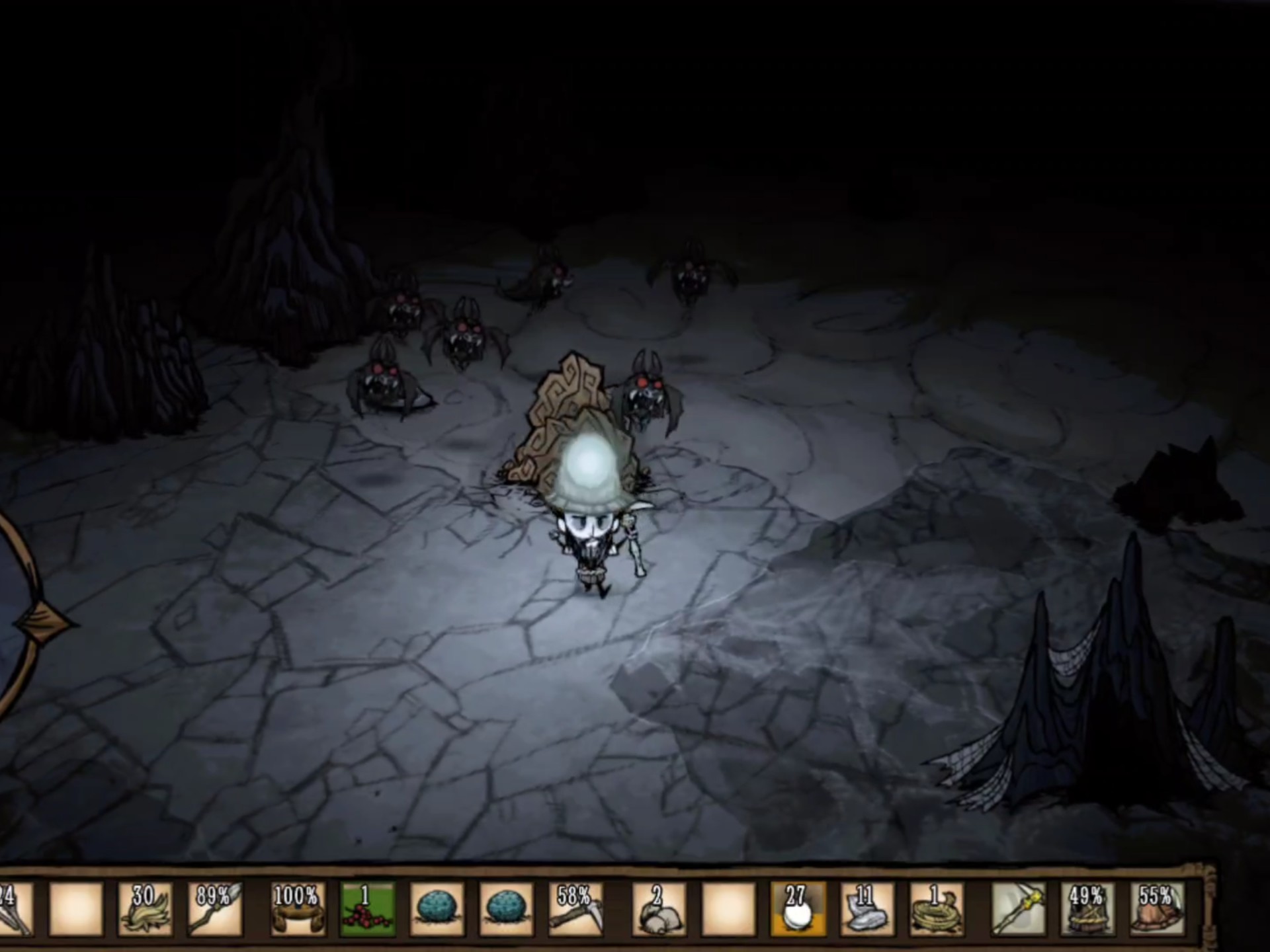Select the cut grass stack of 30
Screen dimensions: 1270x952
click(145, 908)
